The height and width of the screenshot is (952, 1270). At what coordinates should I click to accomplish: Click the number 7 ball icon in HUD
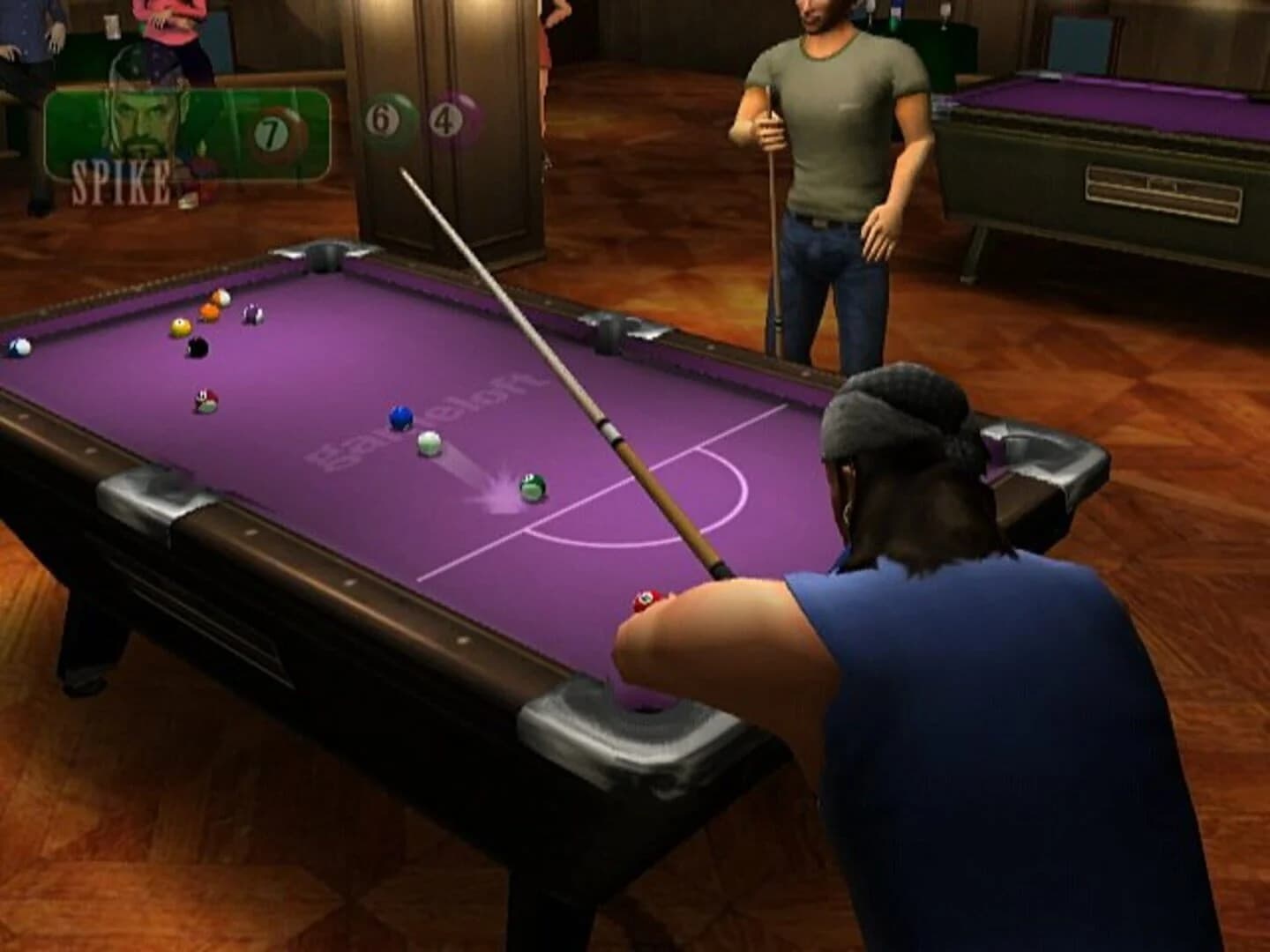(272, 132)
